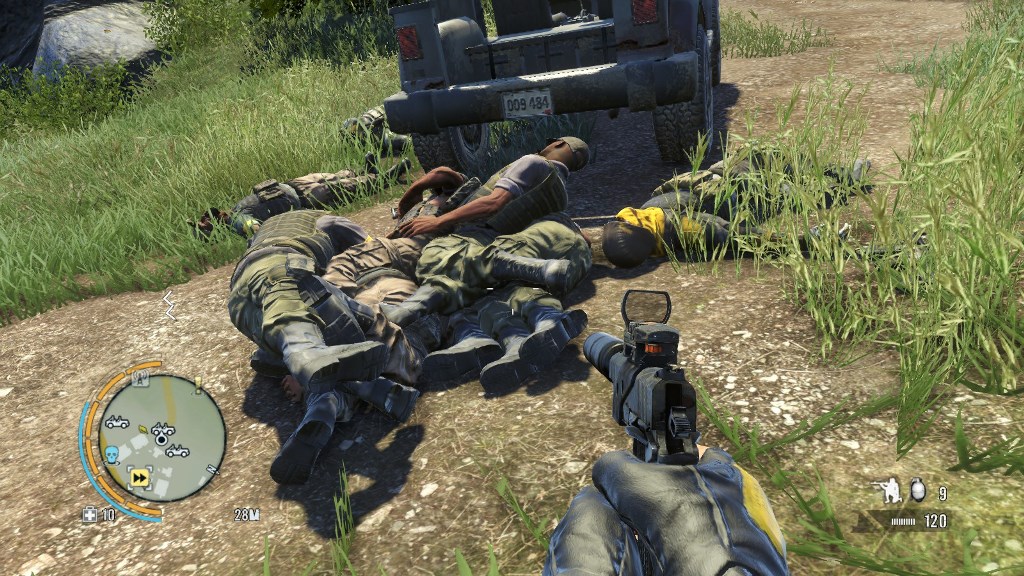
Task: Select the radio tower icon on minimap
Action: [141, 379]
